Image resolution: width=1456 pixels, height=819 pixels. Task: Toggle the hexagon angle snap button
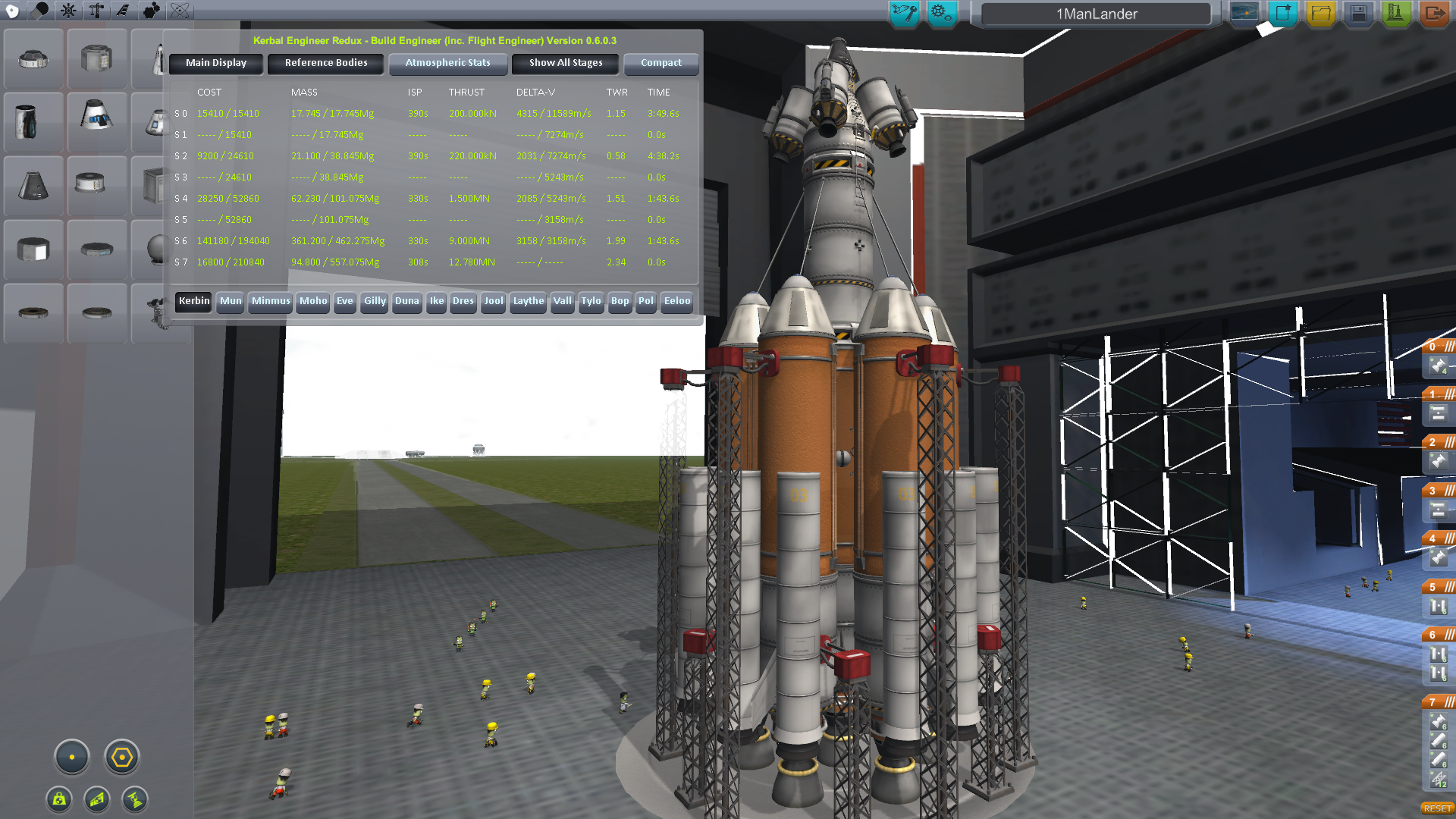click(122, 757)
